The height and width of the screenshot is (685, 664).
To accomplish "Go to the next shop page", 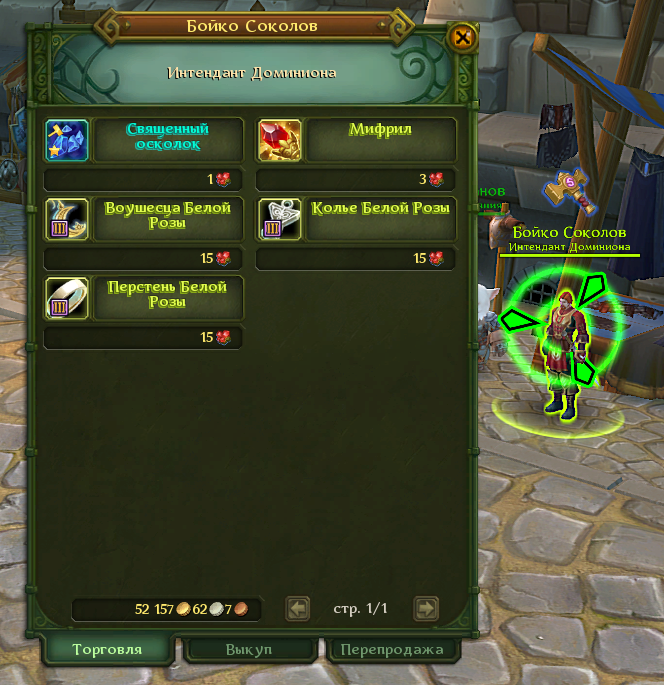I will coord(426,608).
